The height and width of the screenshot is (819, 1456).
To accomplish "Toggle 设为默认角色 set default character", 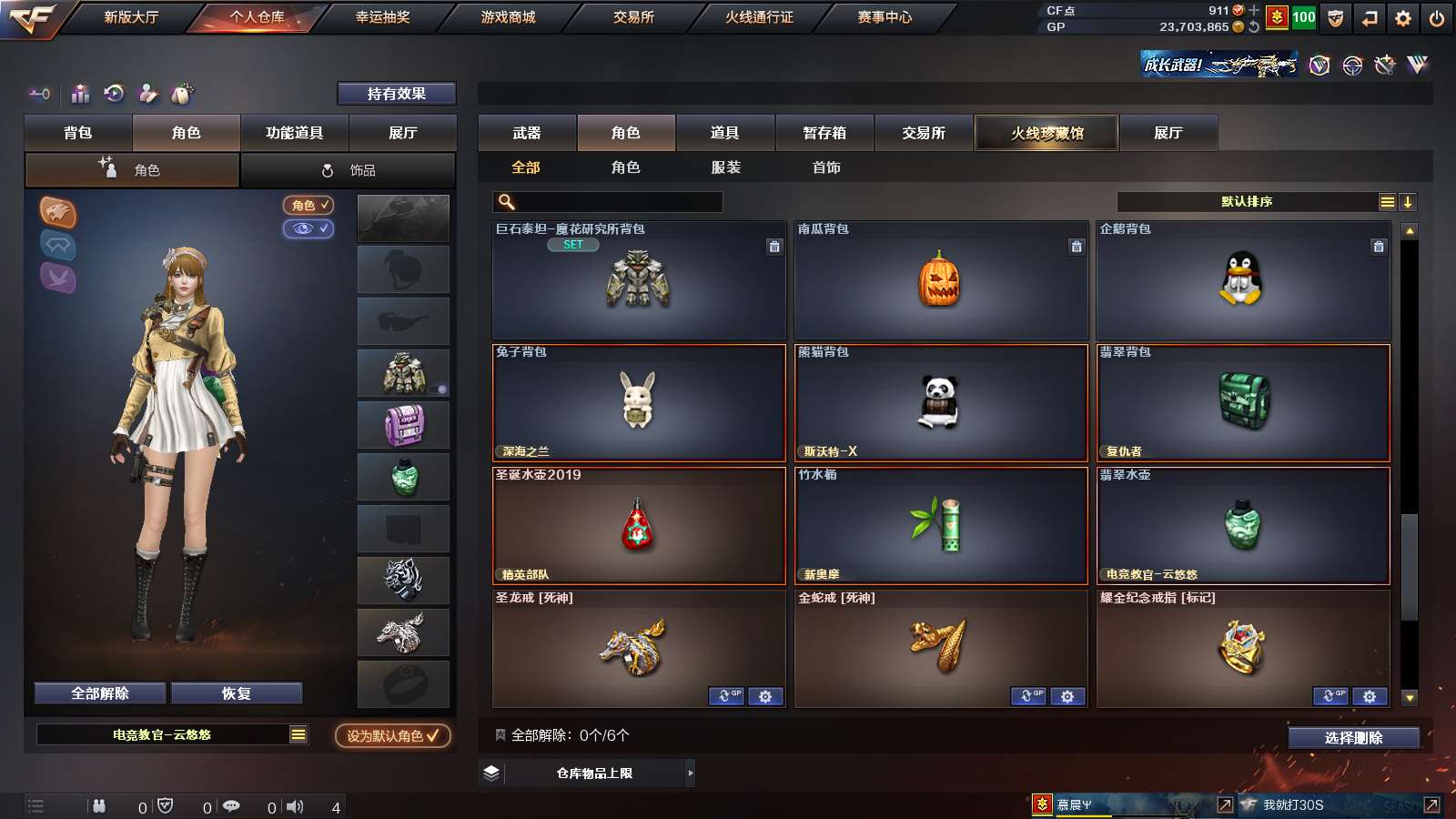I will [392, 735].
